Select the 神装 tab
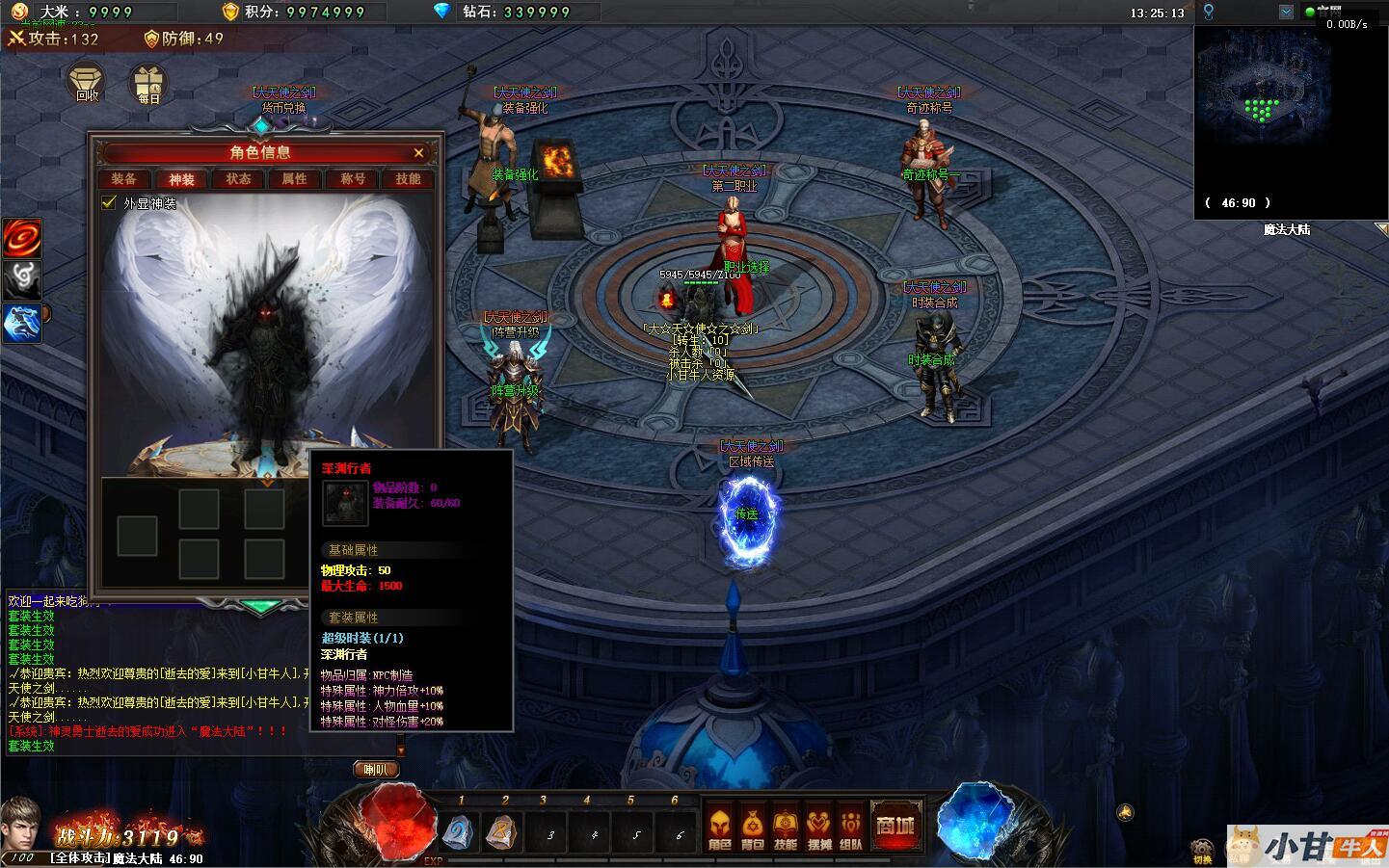The height and width of the screenshot is (868, 1389). click(181, 179)
